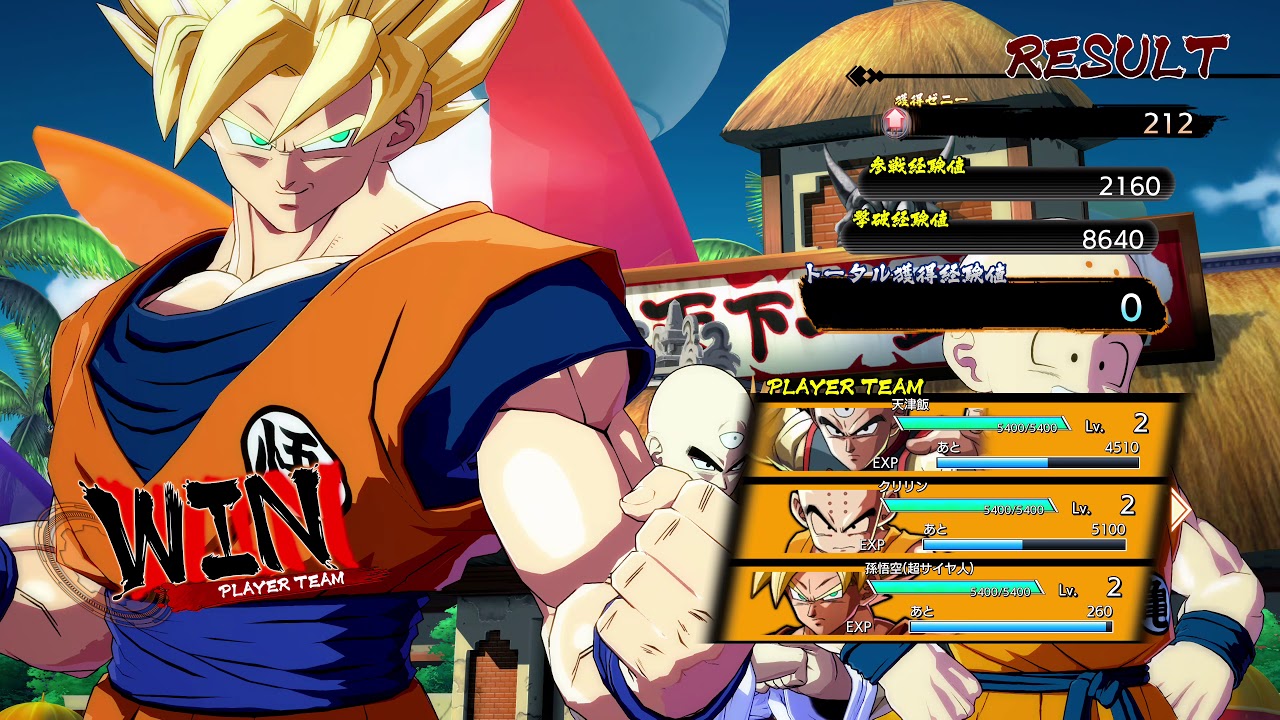Click the double-chevron marker beside RESULT
The height and width of the screenshot is (720, 1280).
(x=862, y=74)
